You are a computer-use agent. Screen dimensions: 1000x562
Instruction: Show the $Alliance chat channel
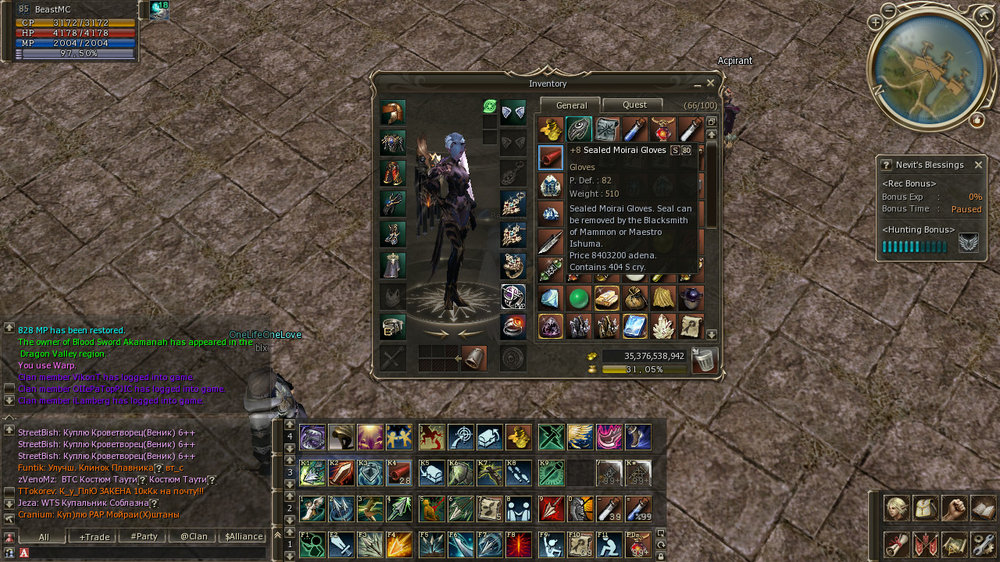point(242,537)
